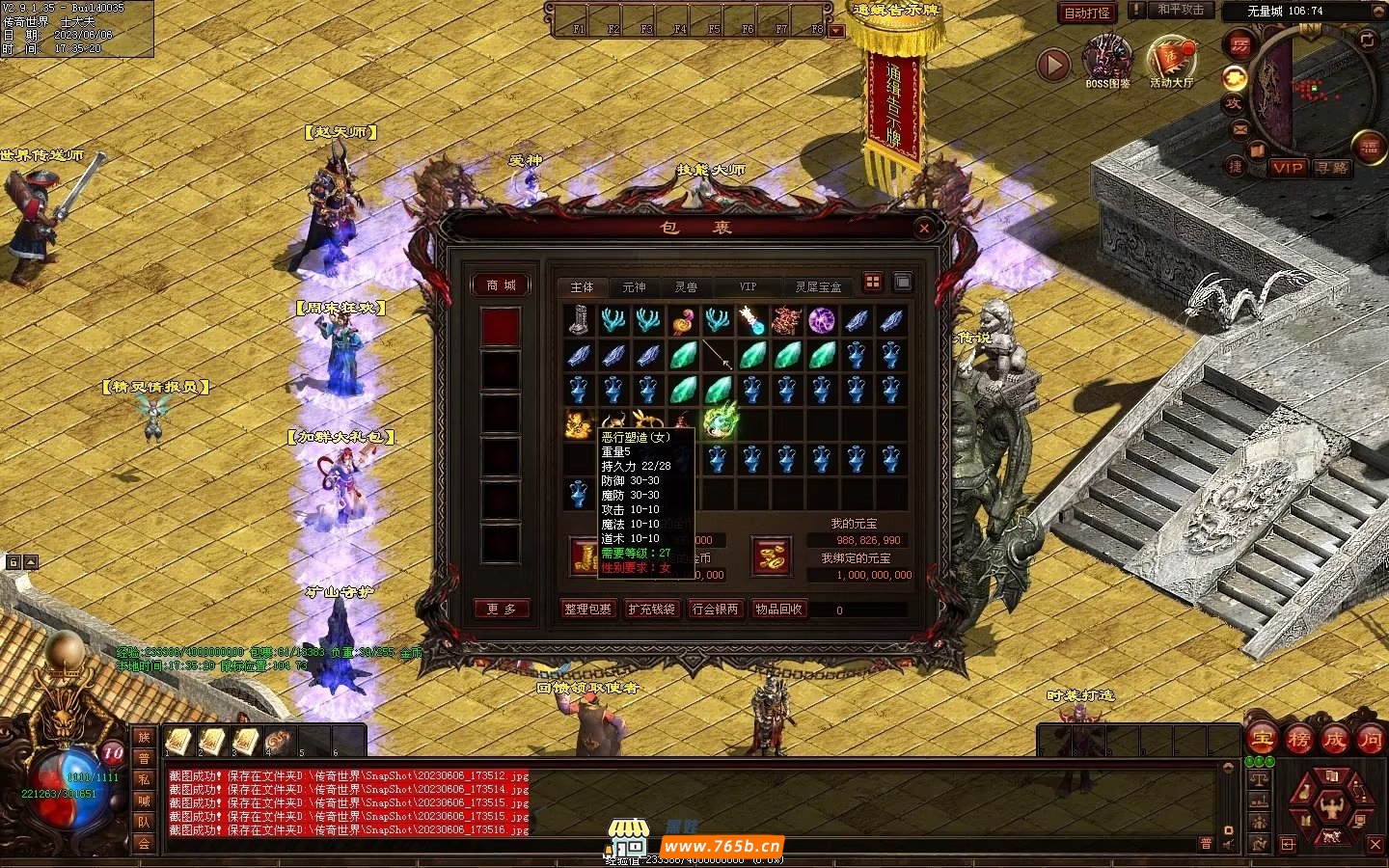Switch to the 元神 tab
1389x868 pixels.
[x=634, y=287]
